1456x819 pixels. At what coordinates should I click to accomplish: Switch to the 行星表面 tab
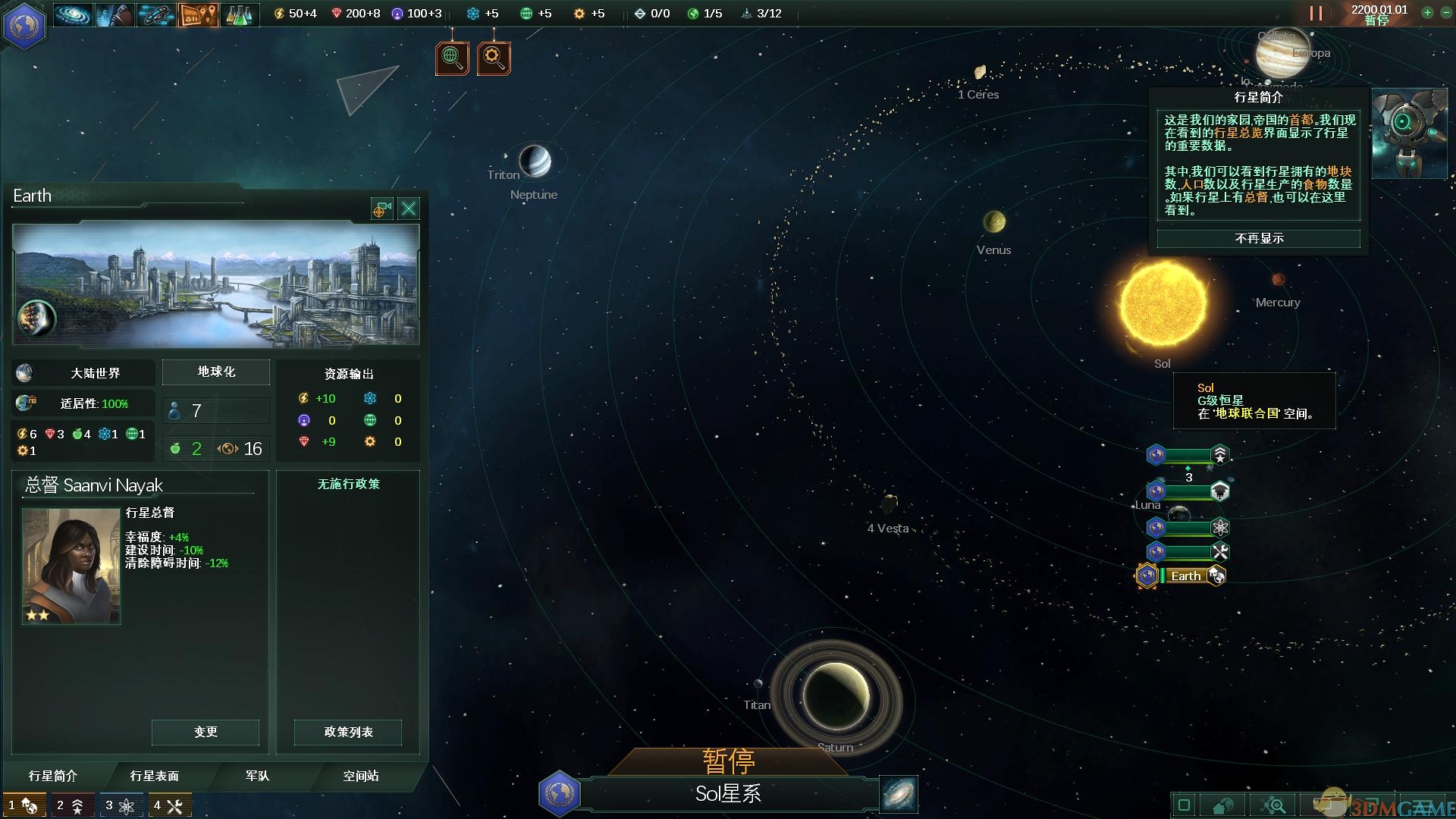click(155, 776)
